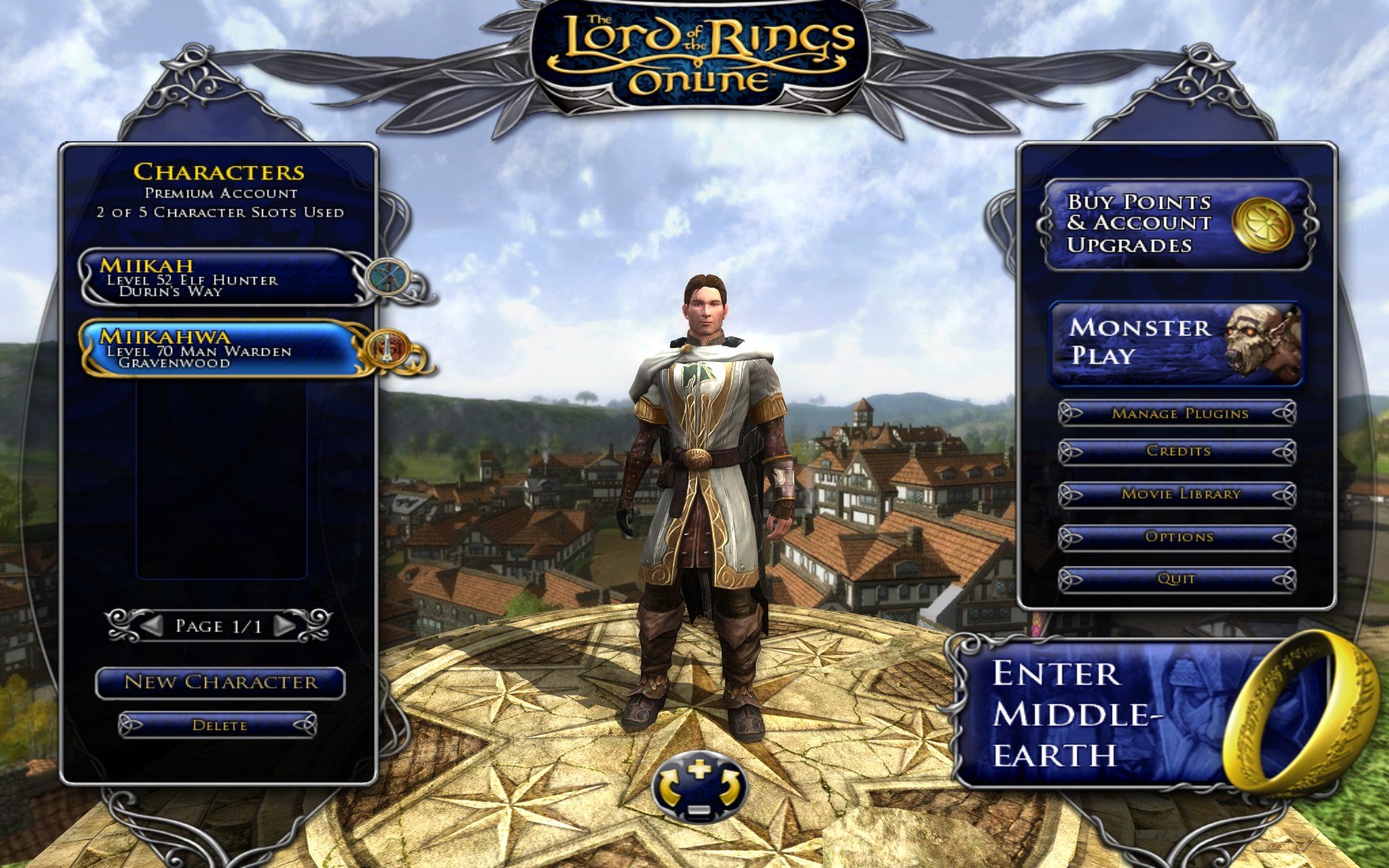Select the Miikah character slot
The image size is (1389, 868).
(x=219, y=277)
